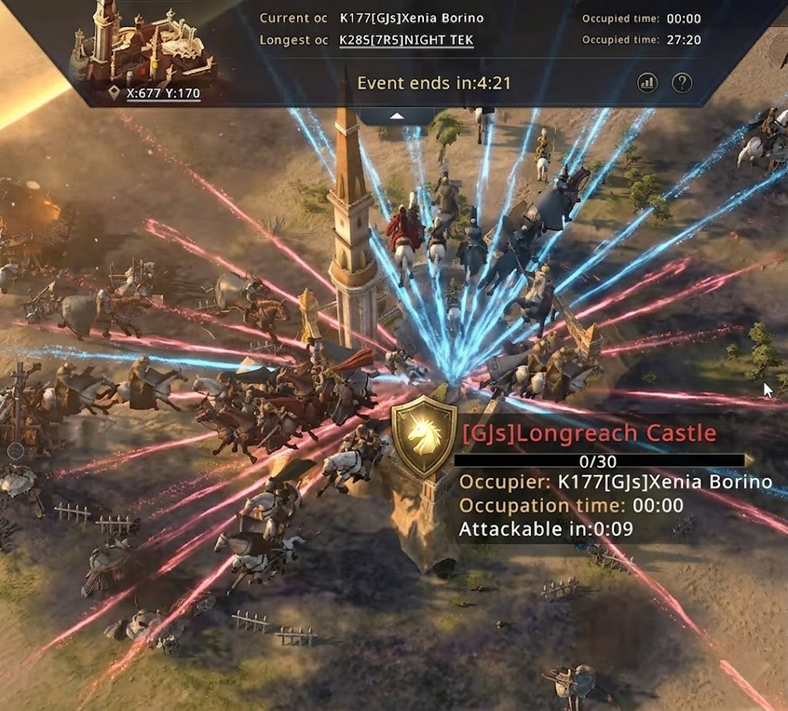Click the [GJs]Longreach Castle name label
This screenshot has width=788, height=711.
(589, 433)
